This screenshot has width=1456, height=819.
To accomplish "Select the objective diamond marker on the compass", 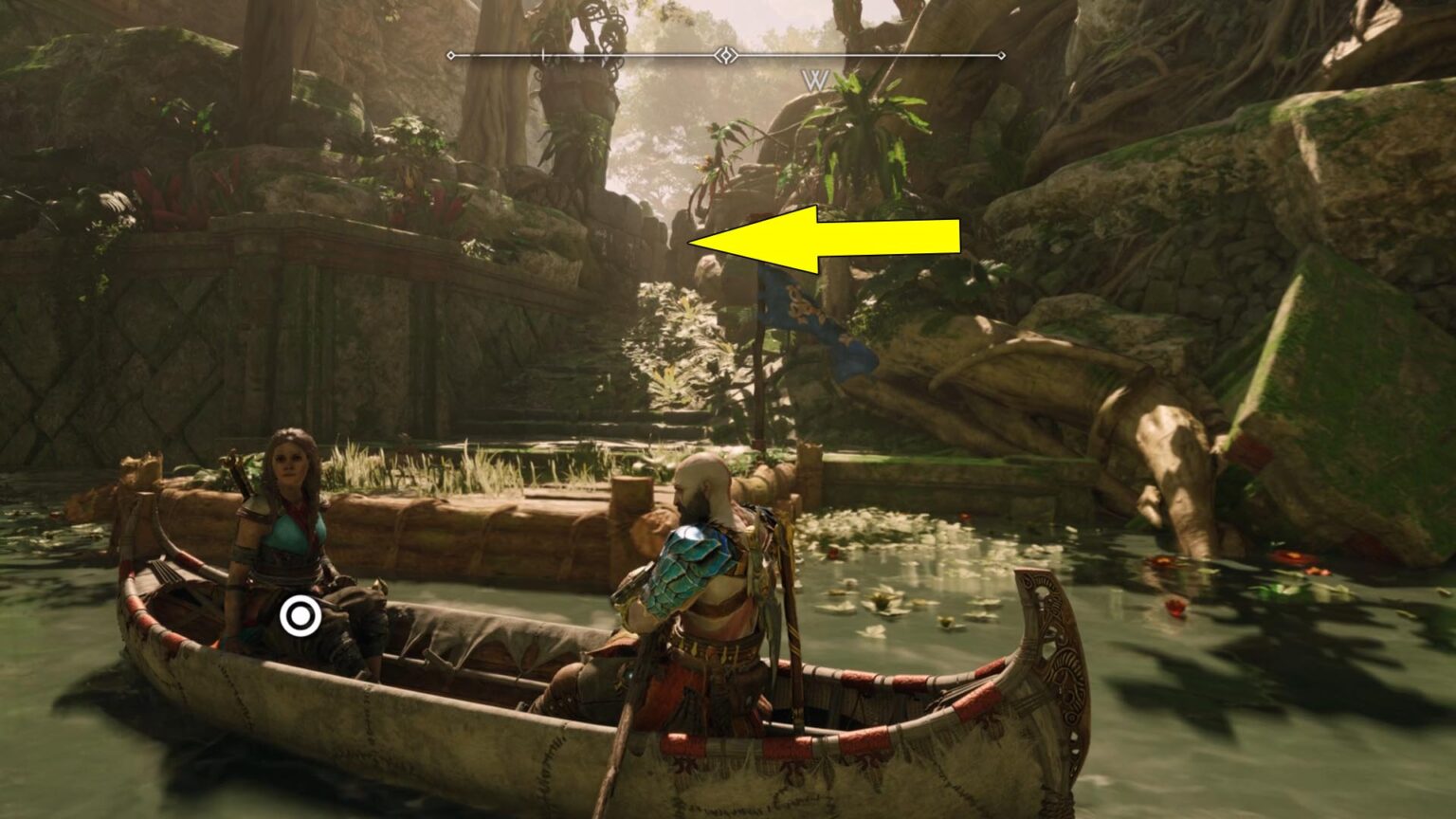I will point(725,55).
